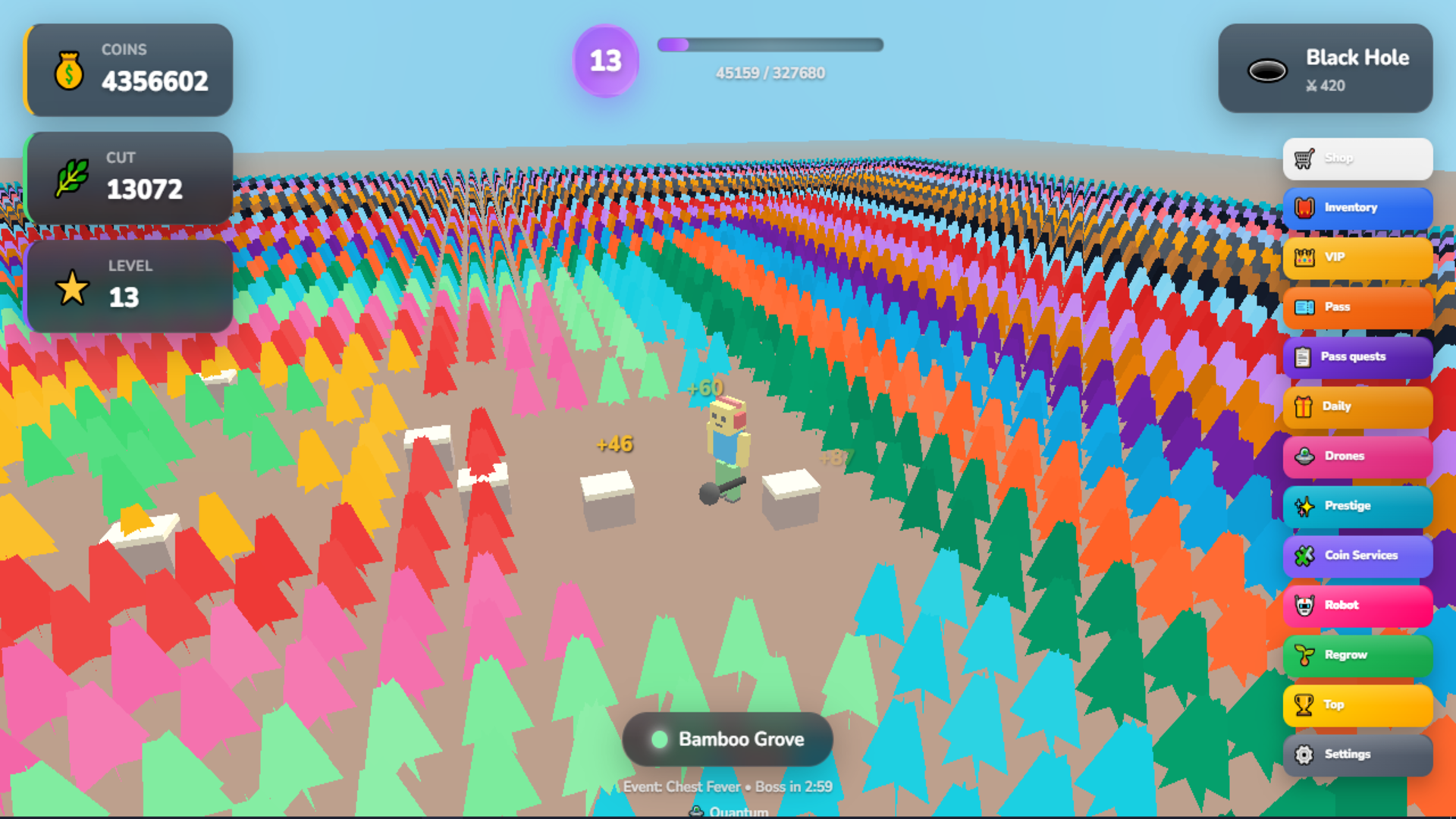Open the Daily gift box icon
Viewport: 1456px width, 819px height.
tap(1303, 406)
